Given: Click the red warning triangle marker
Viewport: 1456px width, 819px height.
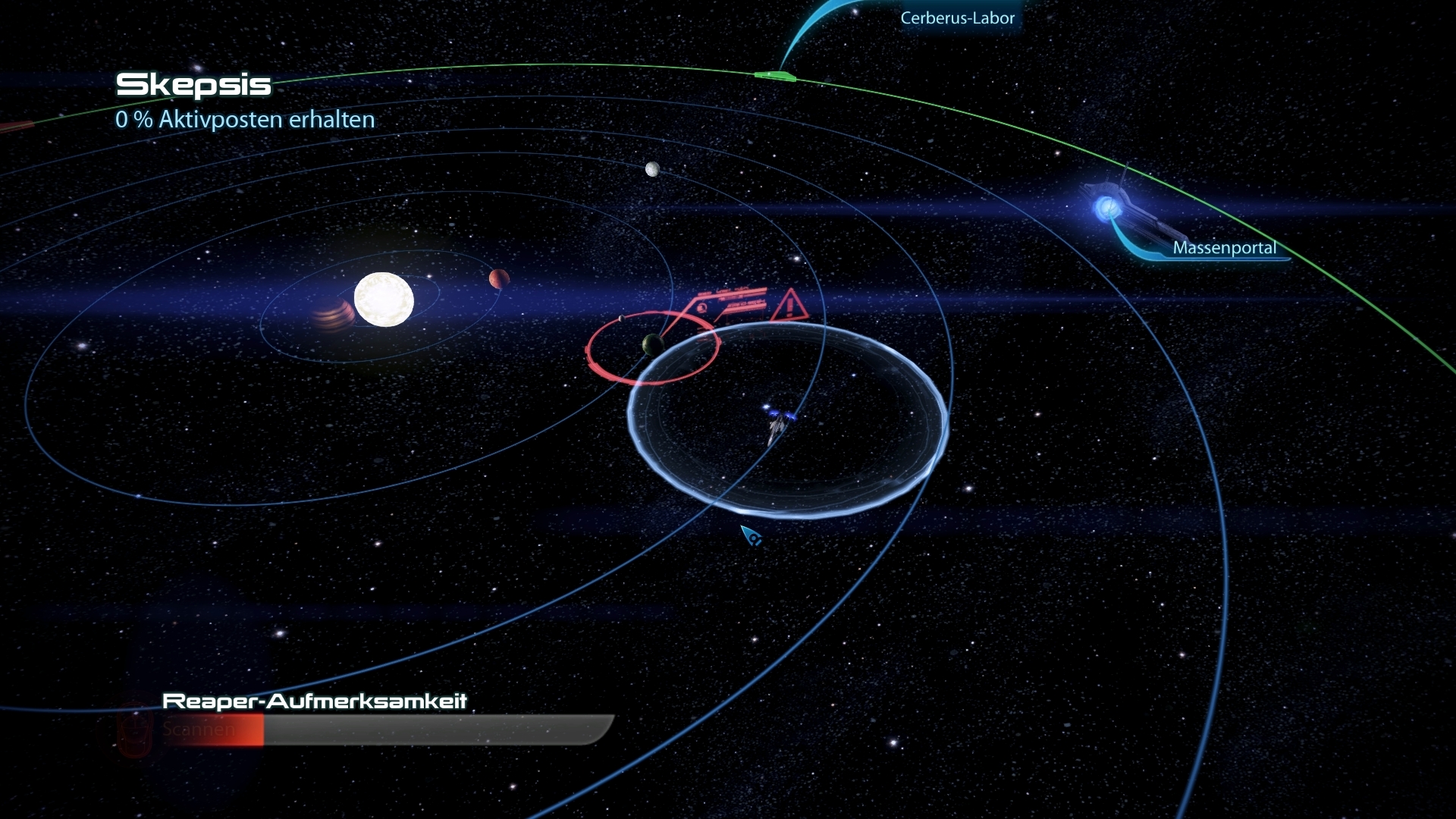Looking at the screenshot, I should 789,305.
